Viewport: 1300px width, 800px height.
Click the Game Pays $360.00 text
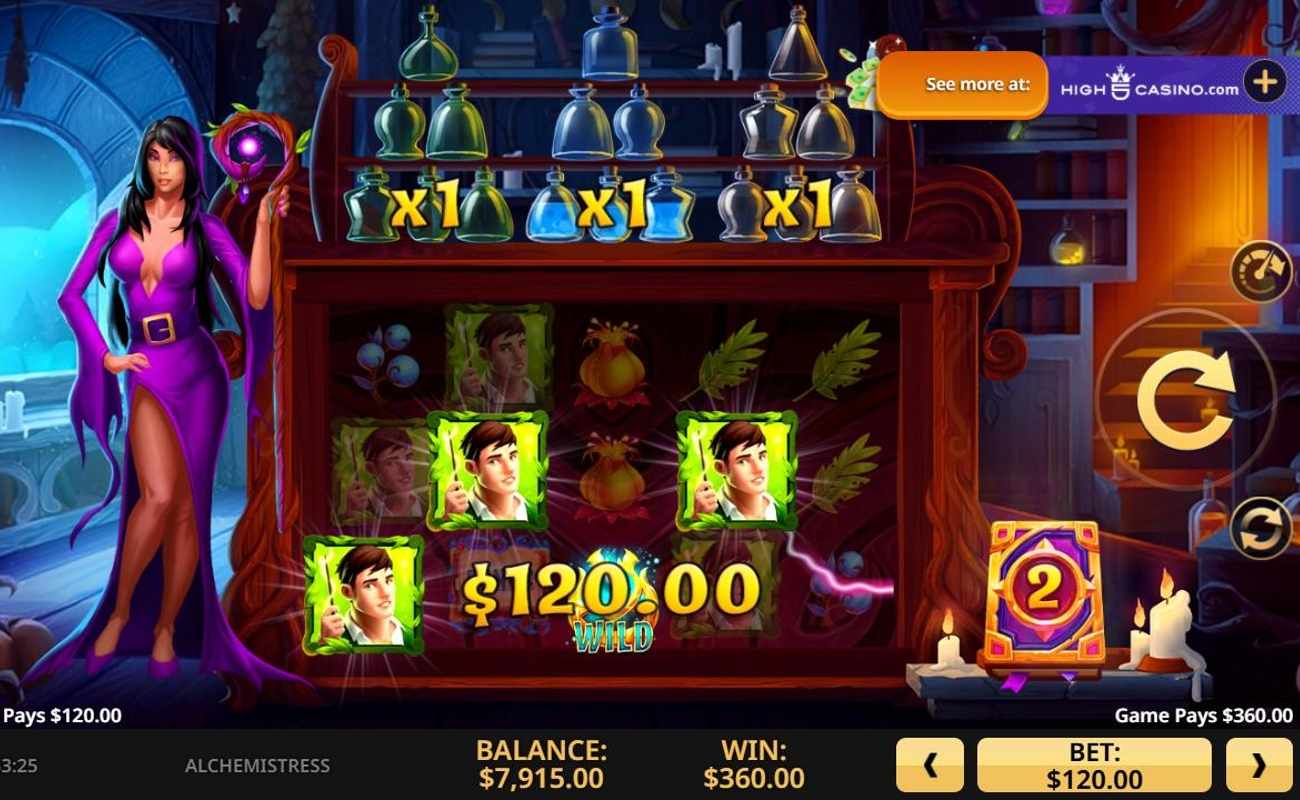(x=1201, y=716)
